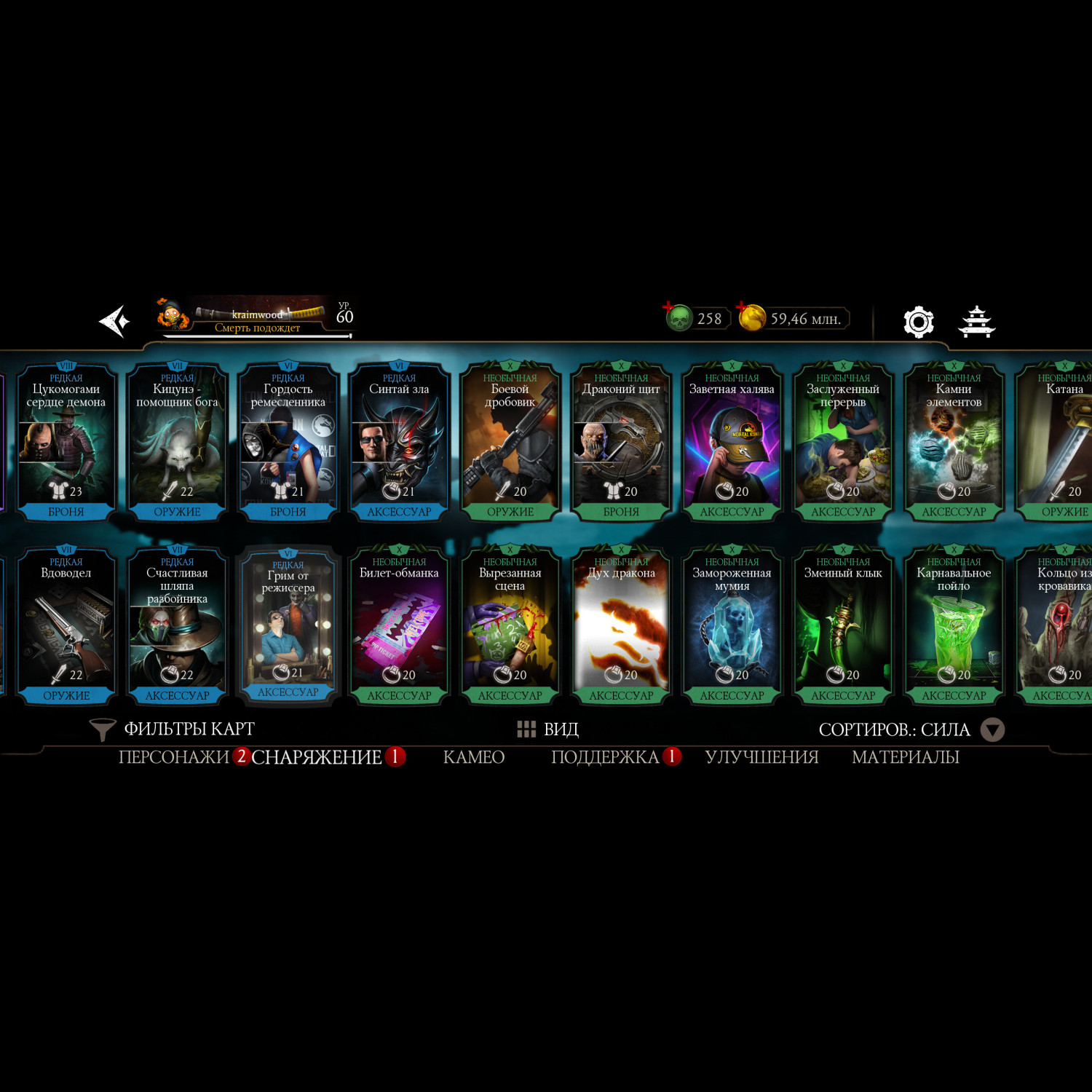1092x1092 pixels.
Task: Open the ФИЛЬТРЫ КАРТ filter
Action: coord(173,729)
